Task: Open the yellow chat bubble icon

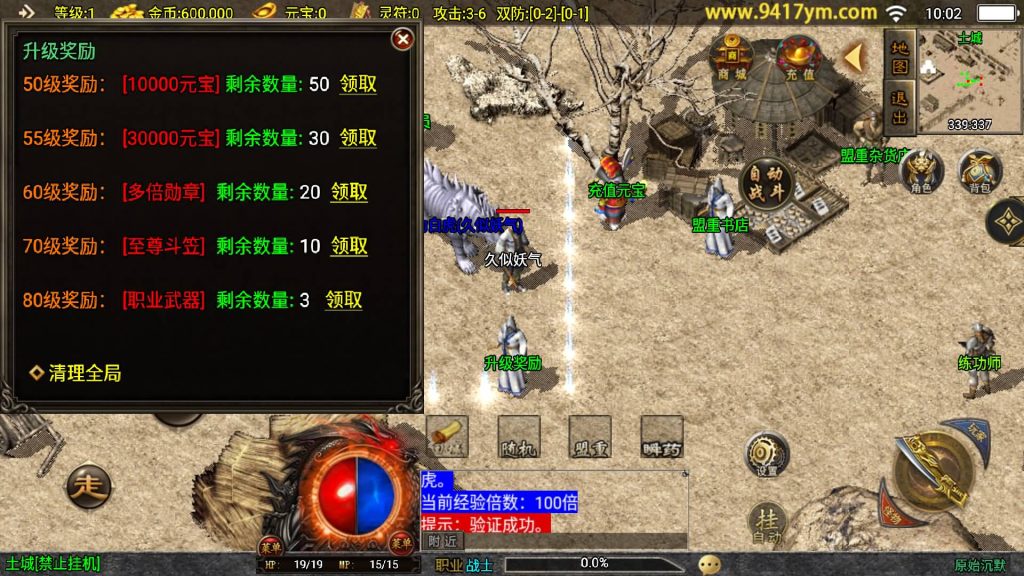Action: [x=709, y=564]
